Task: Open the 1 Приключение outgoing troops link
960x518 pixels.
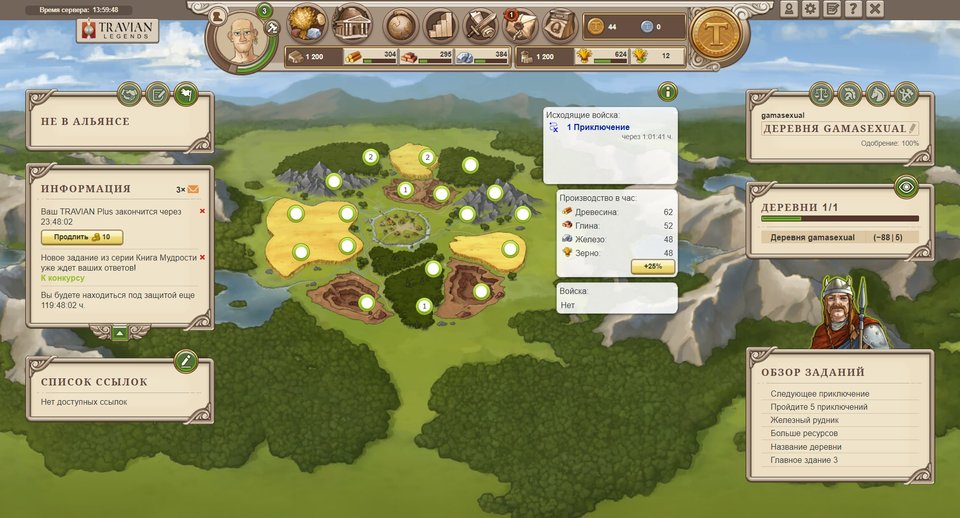Action: [598, 128]
